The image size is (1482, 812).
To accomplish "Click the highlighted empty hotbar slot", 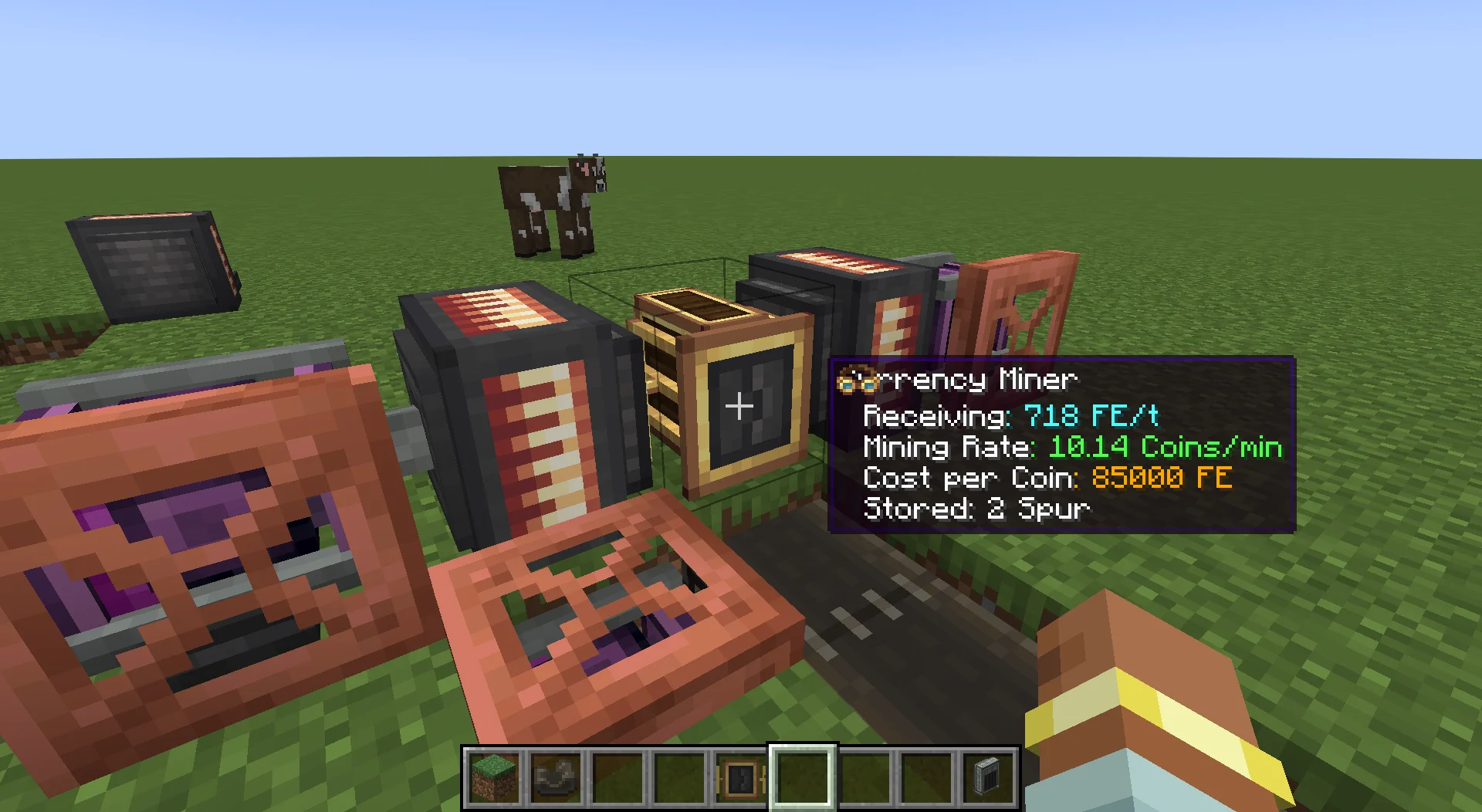I will tap(803, 777).
